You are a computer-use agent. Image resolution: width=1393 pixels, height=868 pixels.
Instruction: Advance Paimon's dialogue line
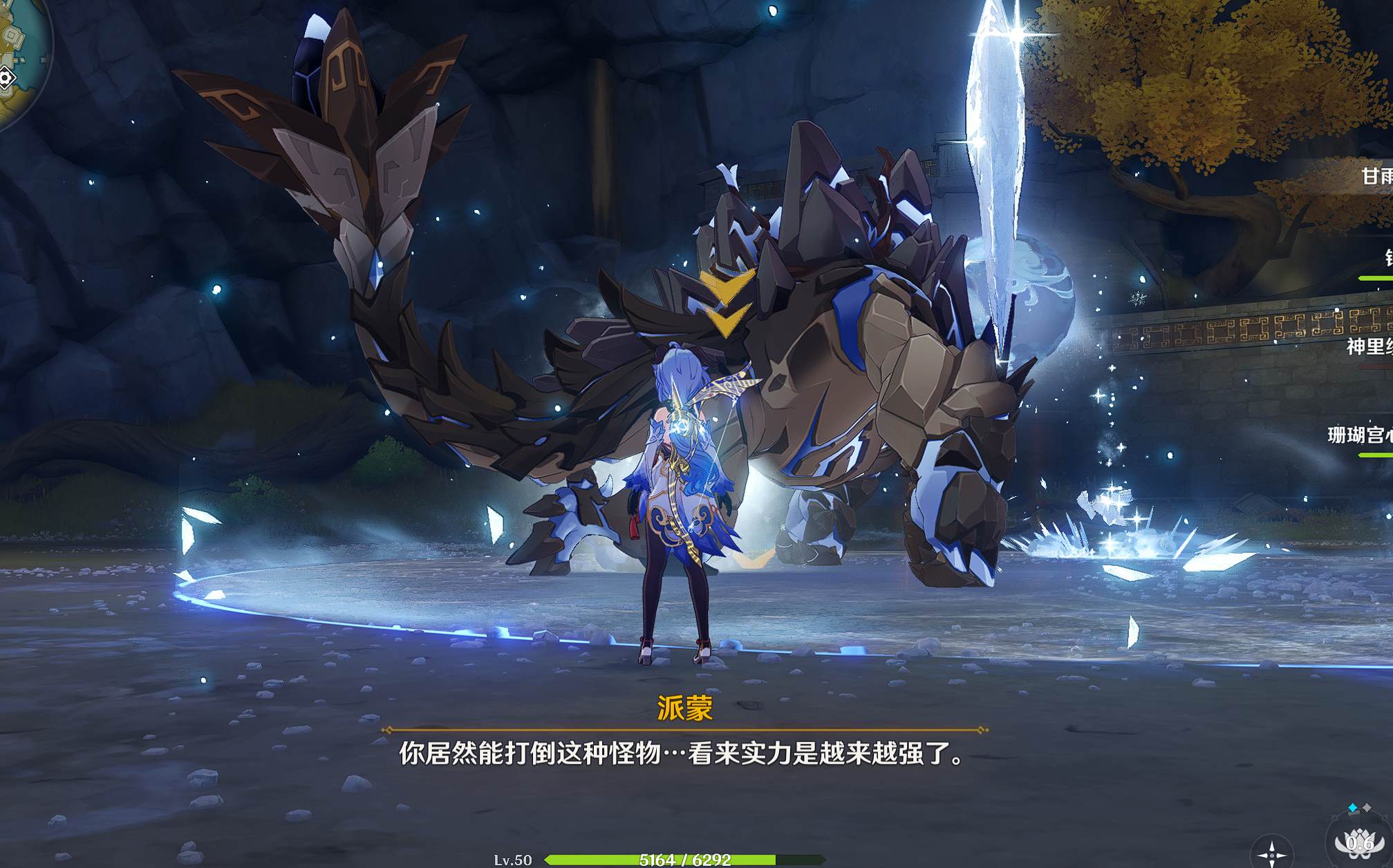coord(681,753)
